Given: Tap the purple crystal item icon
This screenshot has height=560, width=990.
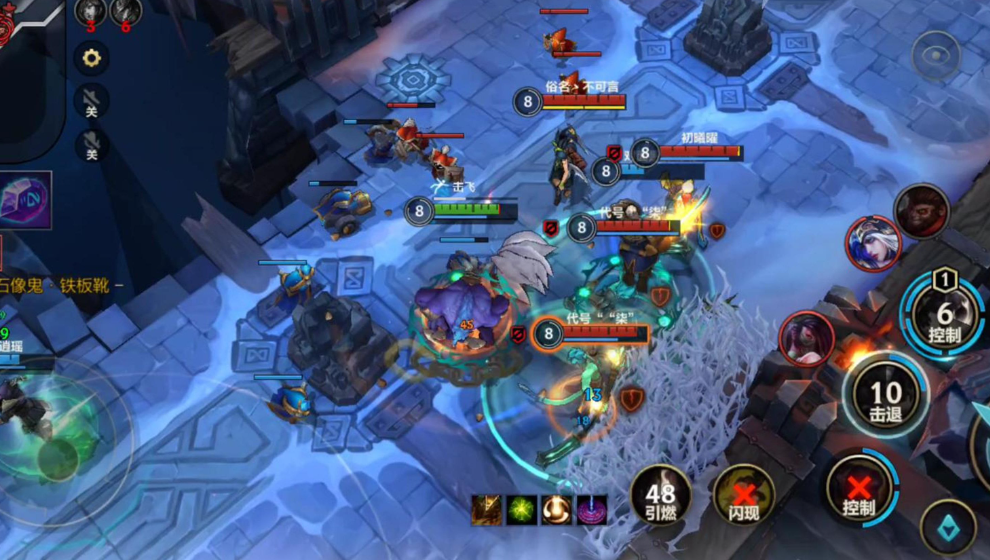Looking at the screenshot, I should click(25, 200).
